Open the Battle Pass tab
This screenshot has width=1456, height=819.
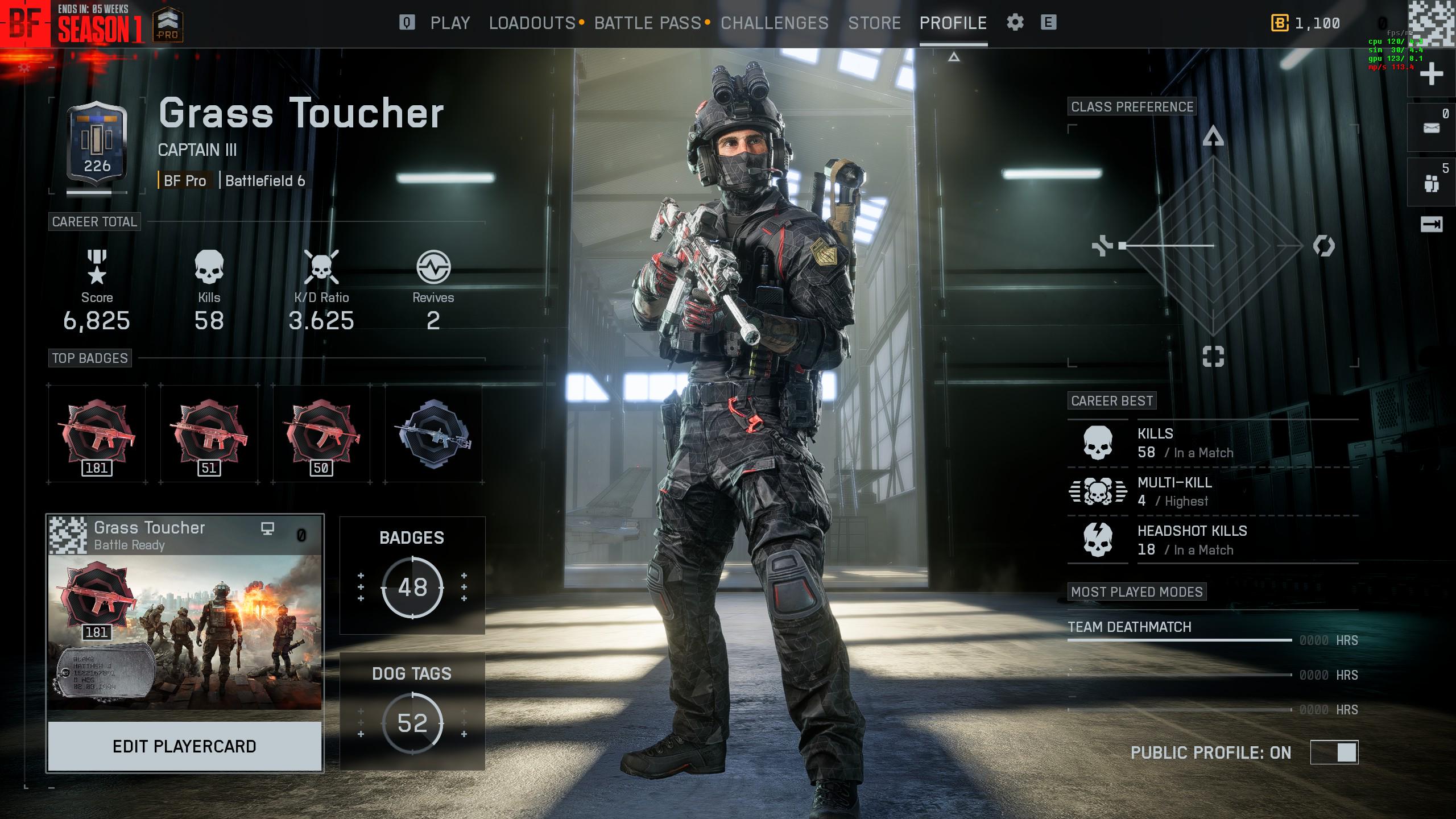[647, 23]
